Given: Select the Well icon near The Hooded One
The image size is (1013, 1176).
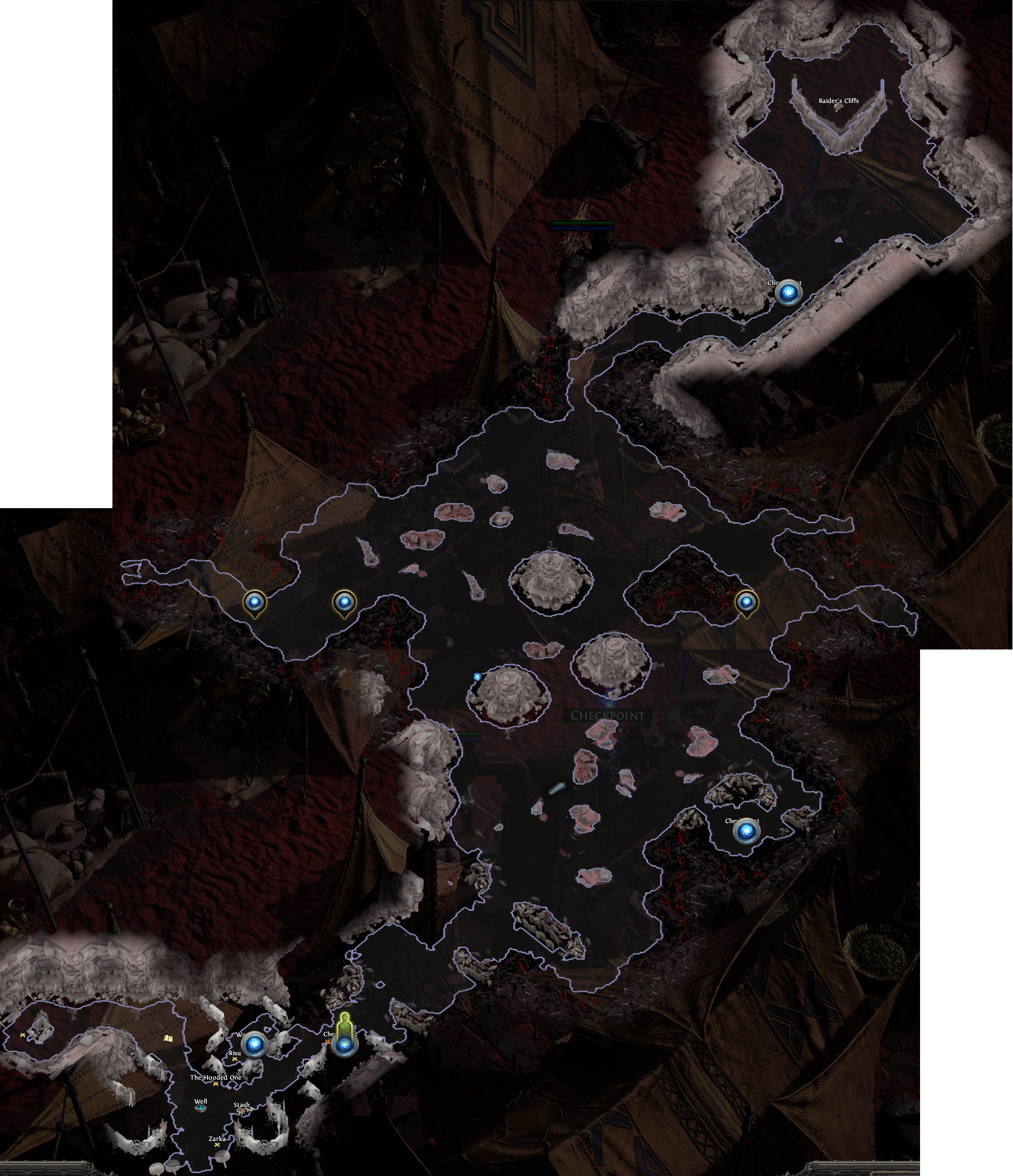Looking at the screenshot, I should pos(201,1109).
